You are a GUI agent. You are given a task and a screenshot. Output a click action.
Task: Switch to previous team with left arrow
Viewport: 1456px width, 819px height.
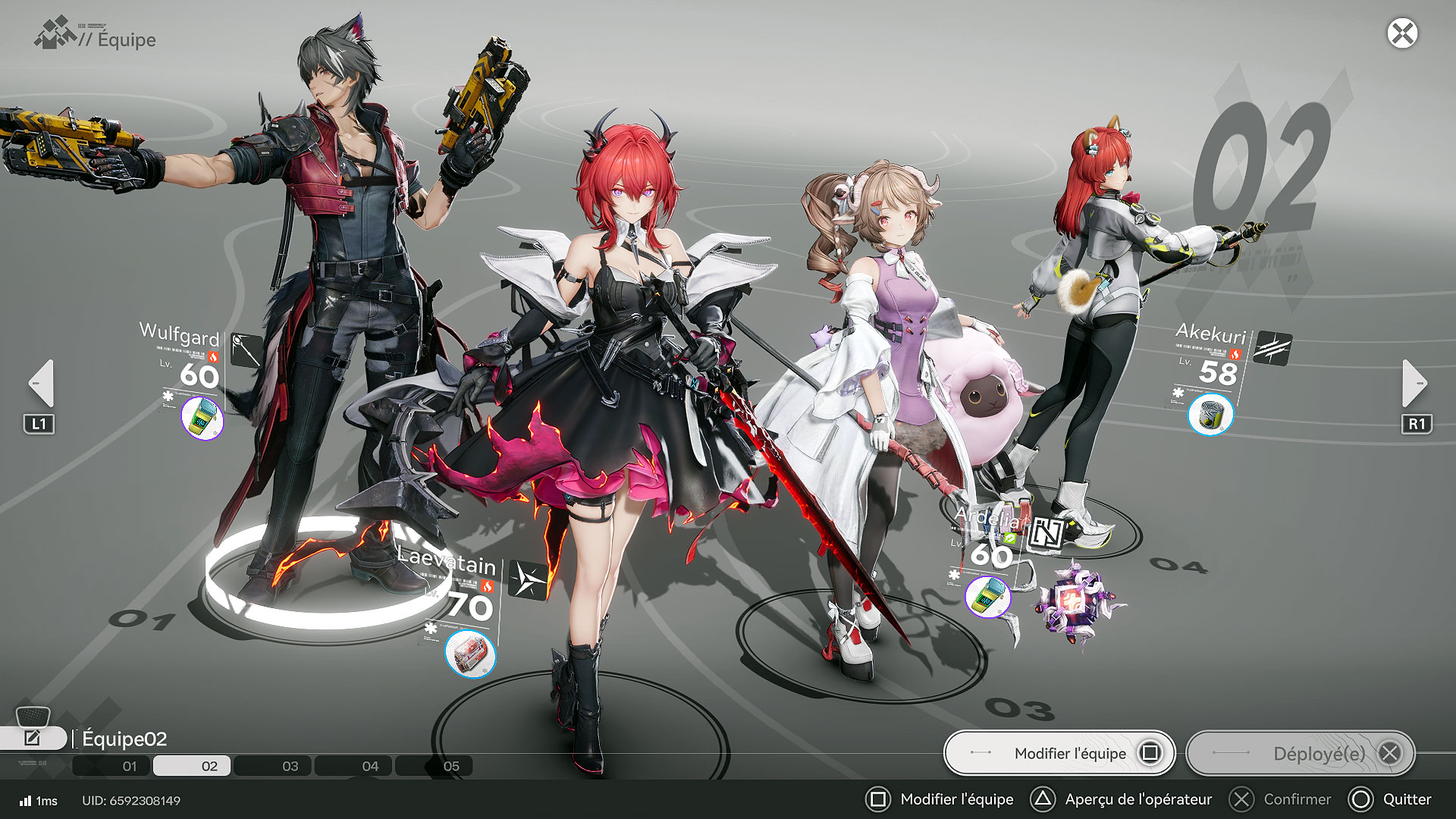41,383
